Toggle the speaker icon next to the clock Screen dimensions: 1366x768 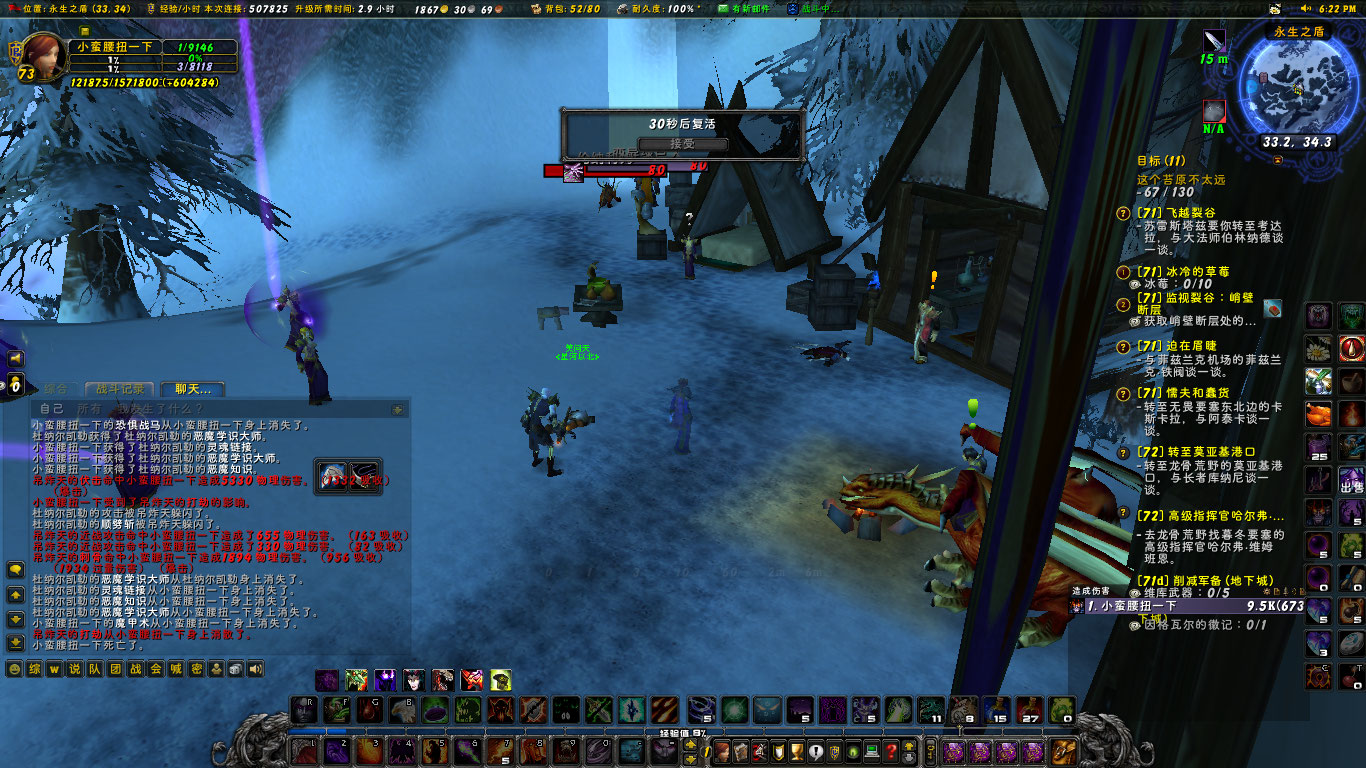coord(1305,8)
